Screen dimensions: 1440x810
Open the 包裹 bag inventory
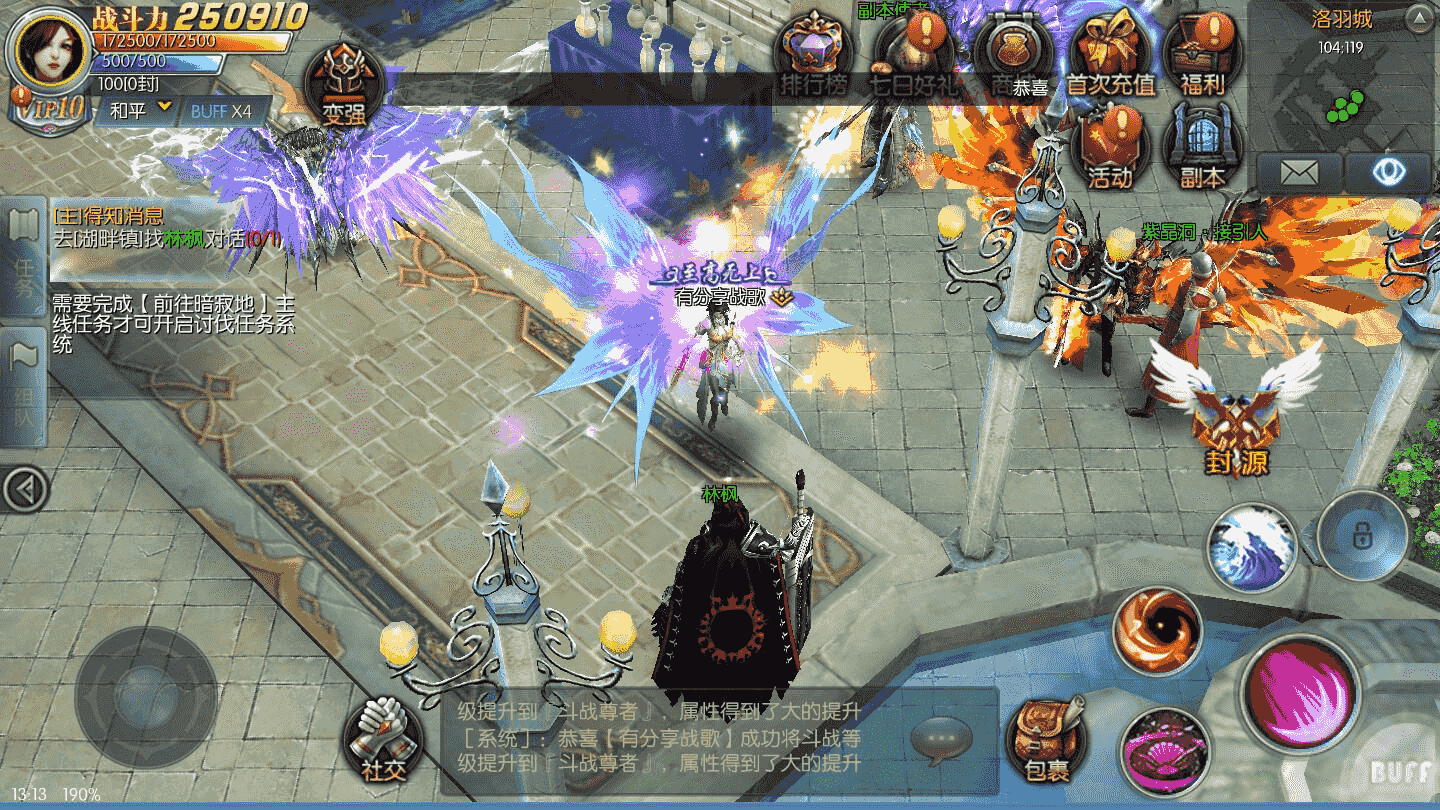click(x=1047, y=742)
